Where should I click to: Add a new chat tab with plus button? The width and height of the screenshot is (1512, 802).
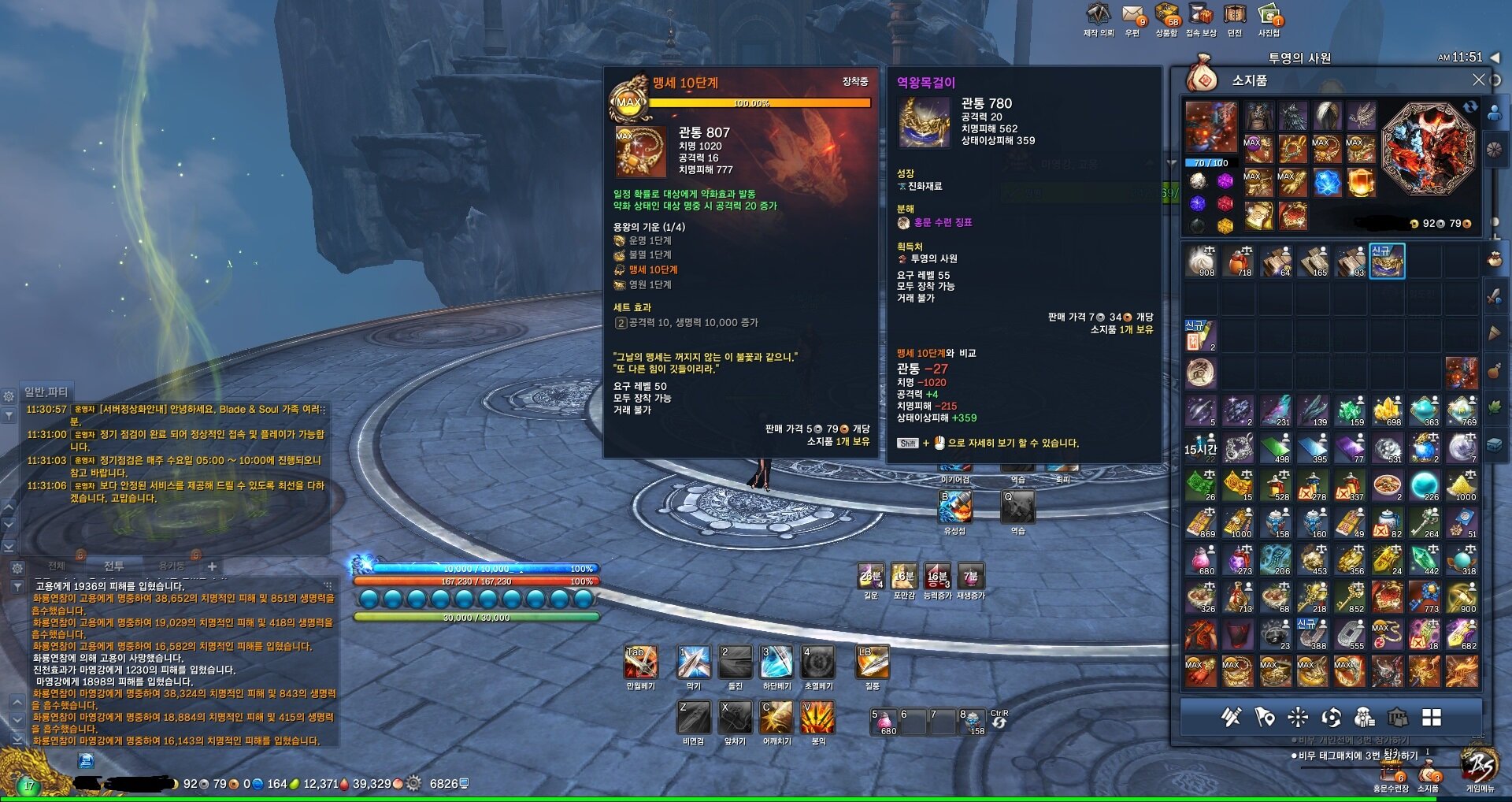pyautogui.click(x=212, y=566)
